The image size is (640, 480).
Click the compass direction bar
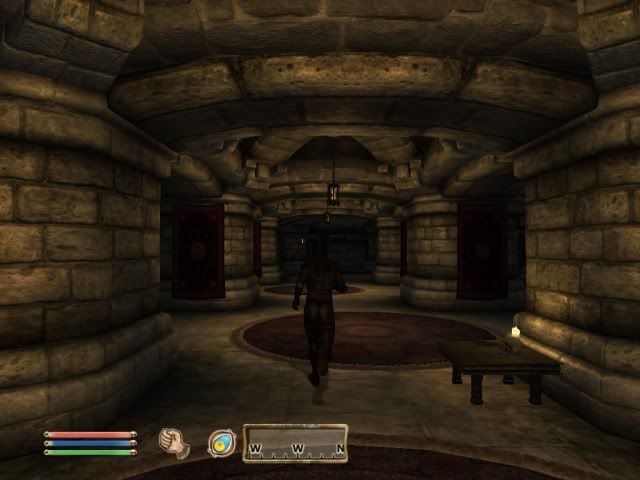pyautogui.click(x=296, y=443)
